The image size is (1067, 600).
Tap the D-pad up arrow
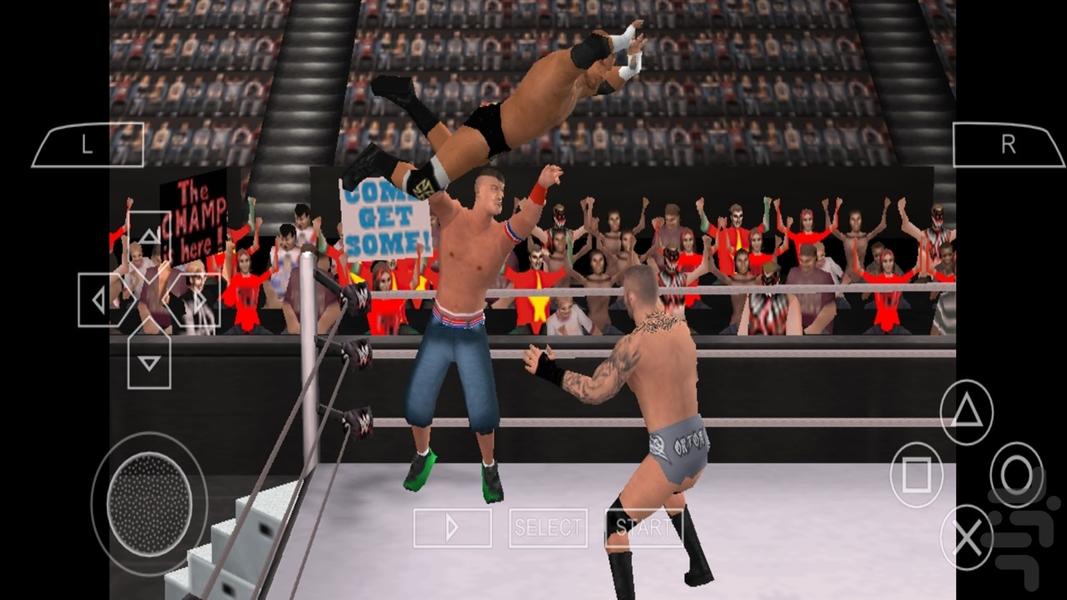pos(148,236)
